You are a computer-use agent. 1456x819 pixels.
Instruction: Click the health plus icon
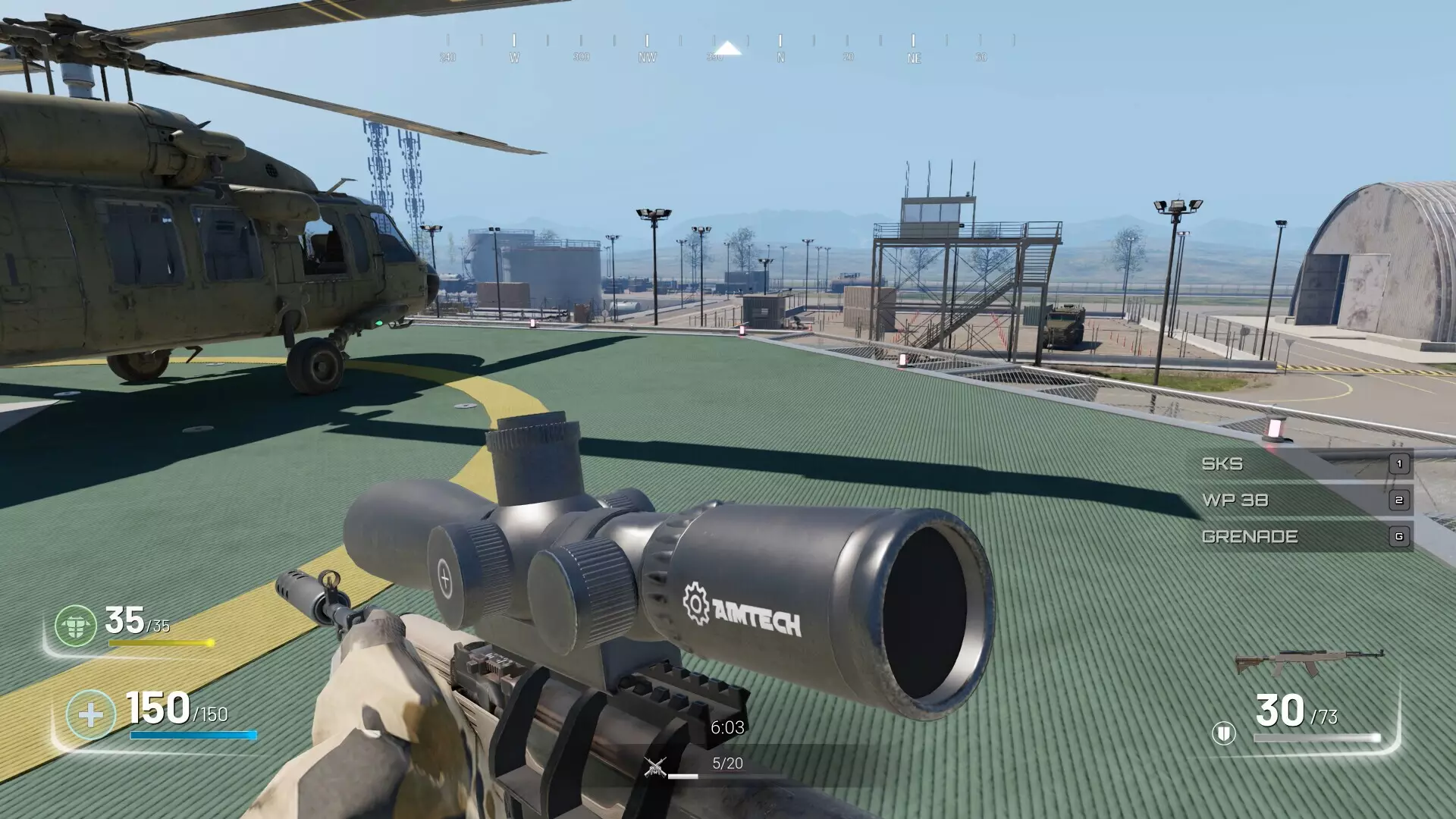(90, 714)
